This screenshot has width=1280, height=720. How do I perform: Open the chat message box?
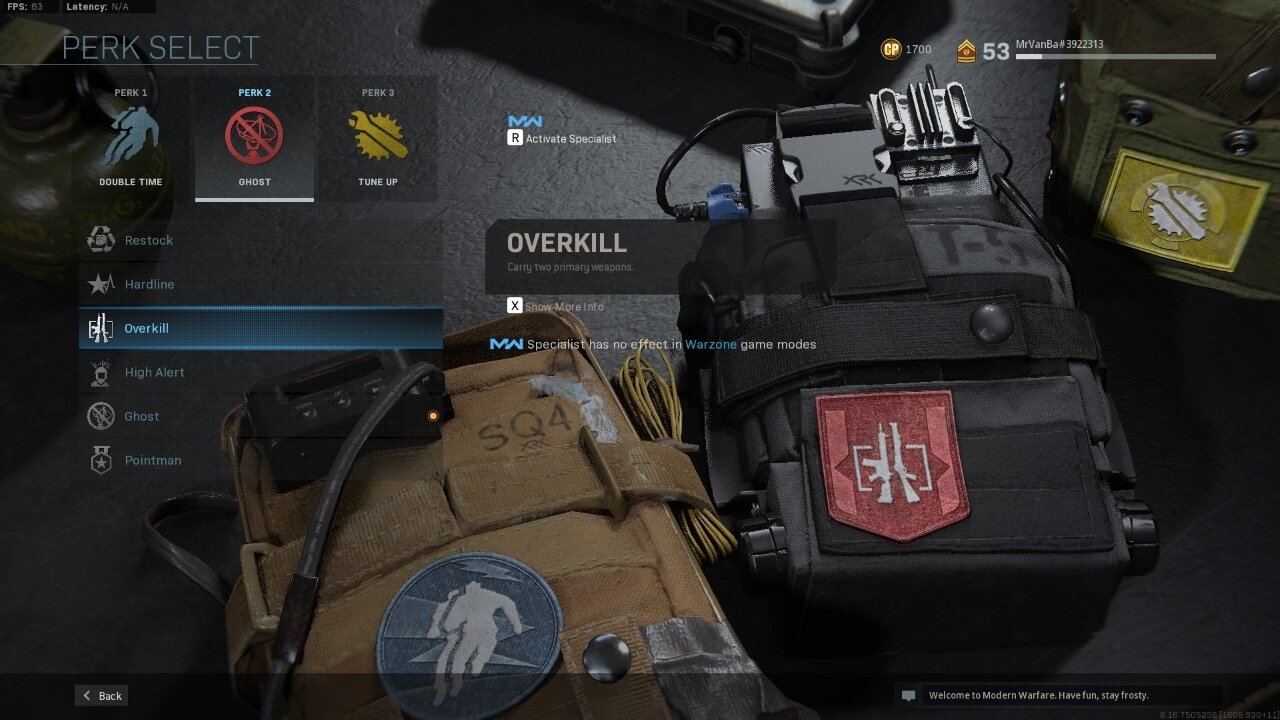click(x=1058, y=695)
